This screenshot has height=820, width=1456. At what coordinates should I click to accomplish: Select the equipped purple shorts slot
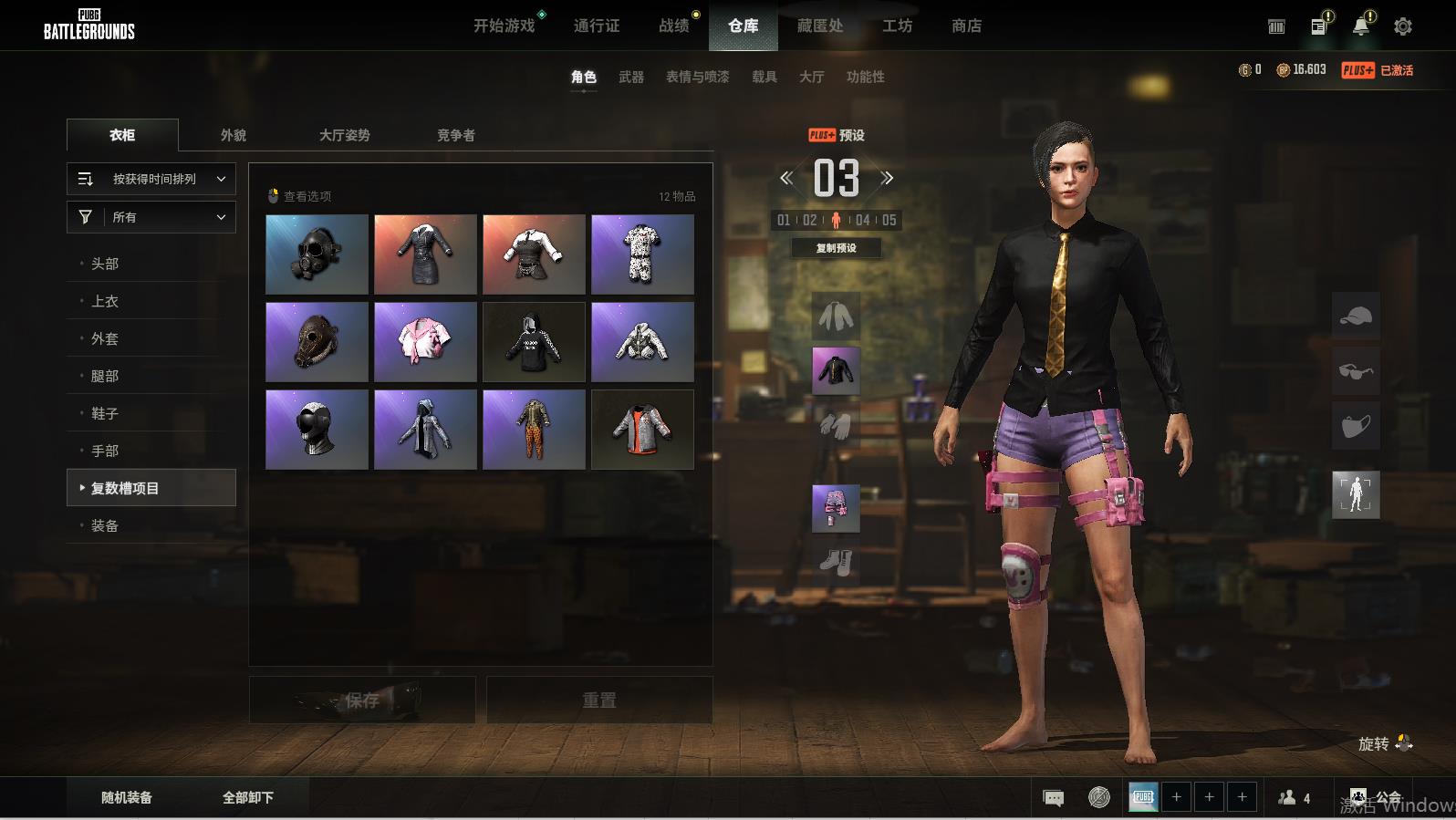(x=836, y=508)
